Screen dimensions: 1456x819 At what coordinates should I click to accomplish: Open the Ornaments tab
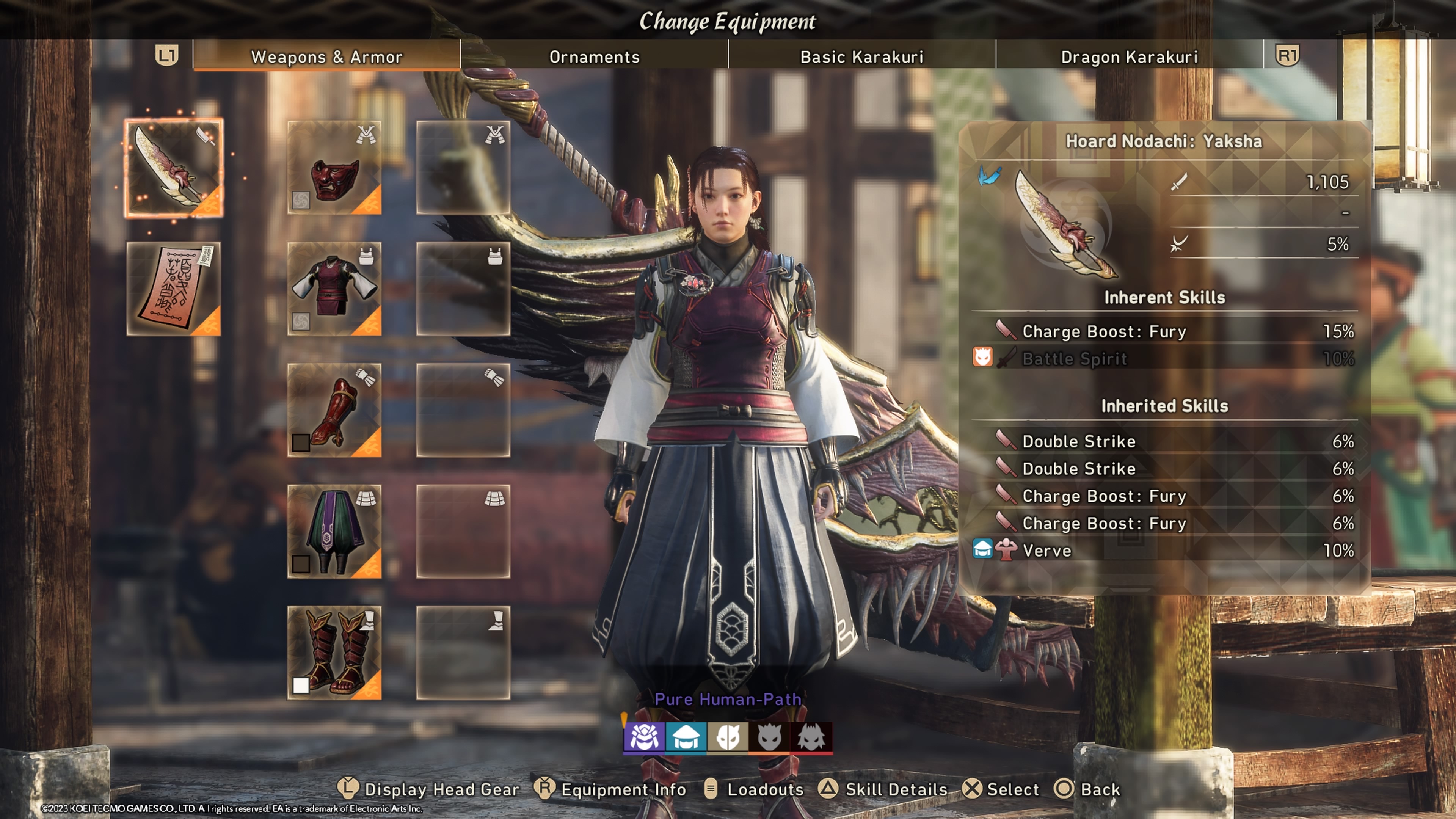(x=594, y=56)
